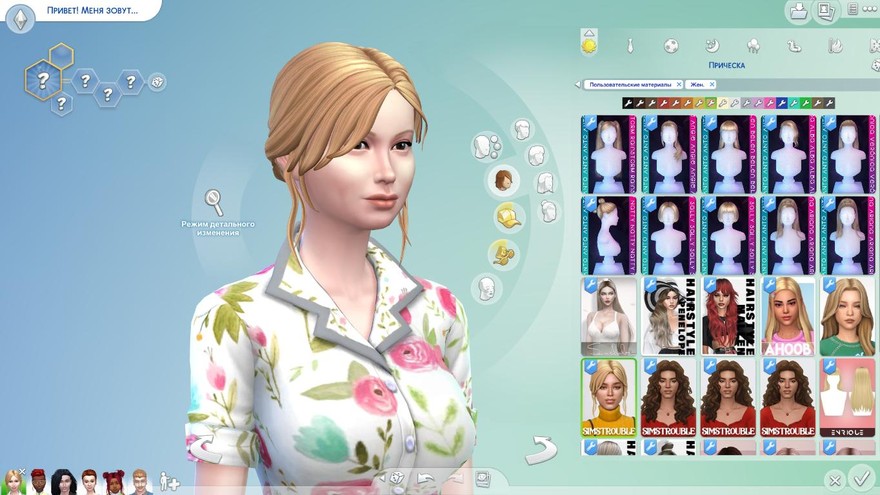Select the hat category icon
The width and height of the screenshot is (880, 495).
pyautogui.click(x=507, y=216)
